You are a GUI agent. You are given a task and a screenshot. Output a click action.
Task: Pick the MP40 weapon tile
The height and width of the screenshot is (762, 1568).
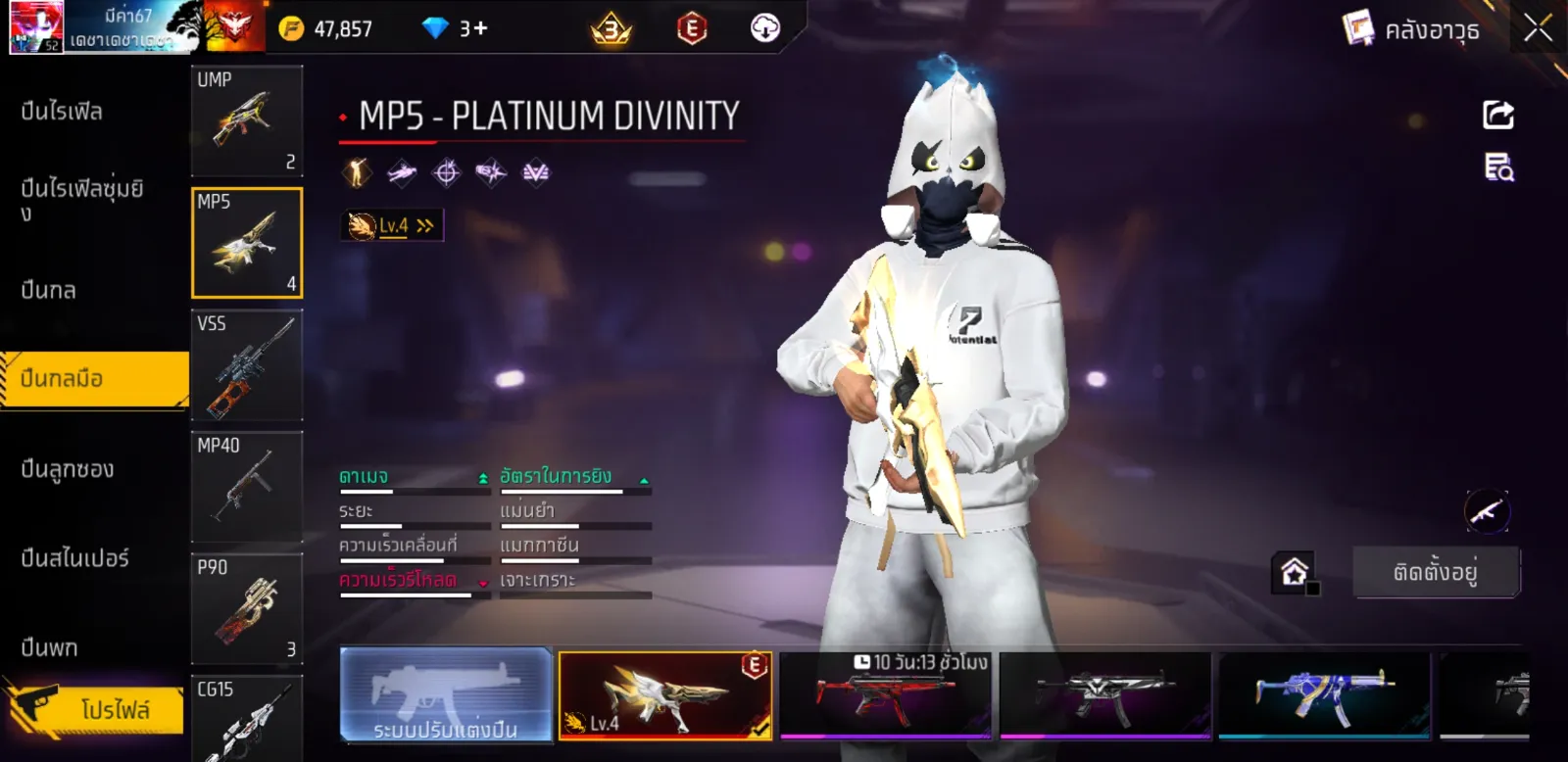(247, 487)
